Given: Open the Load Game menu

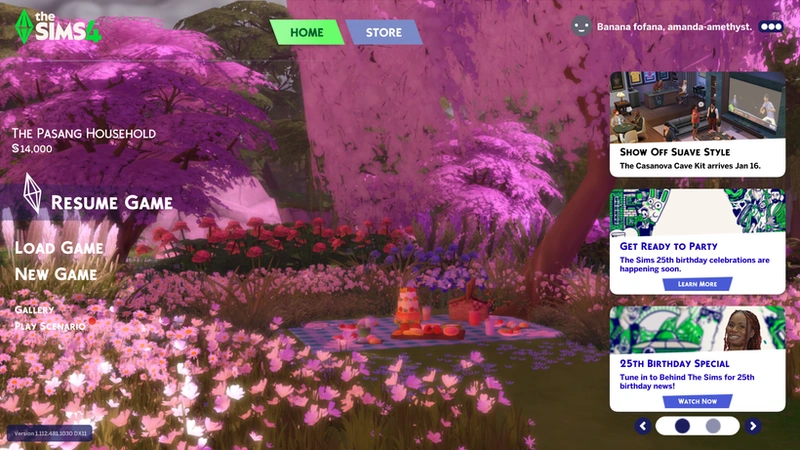Looking at the screenshot, I should pyautogui.click(x=59, y=248).
